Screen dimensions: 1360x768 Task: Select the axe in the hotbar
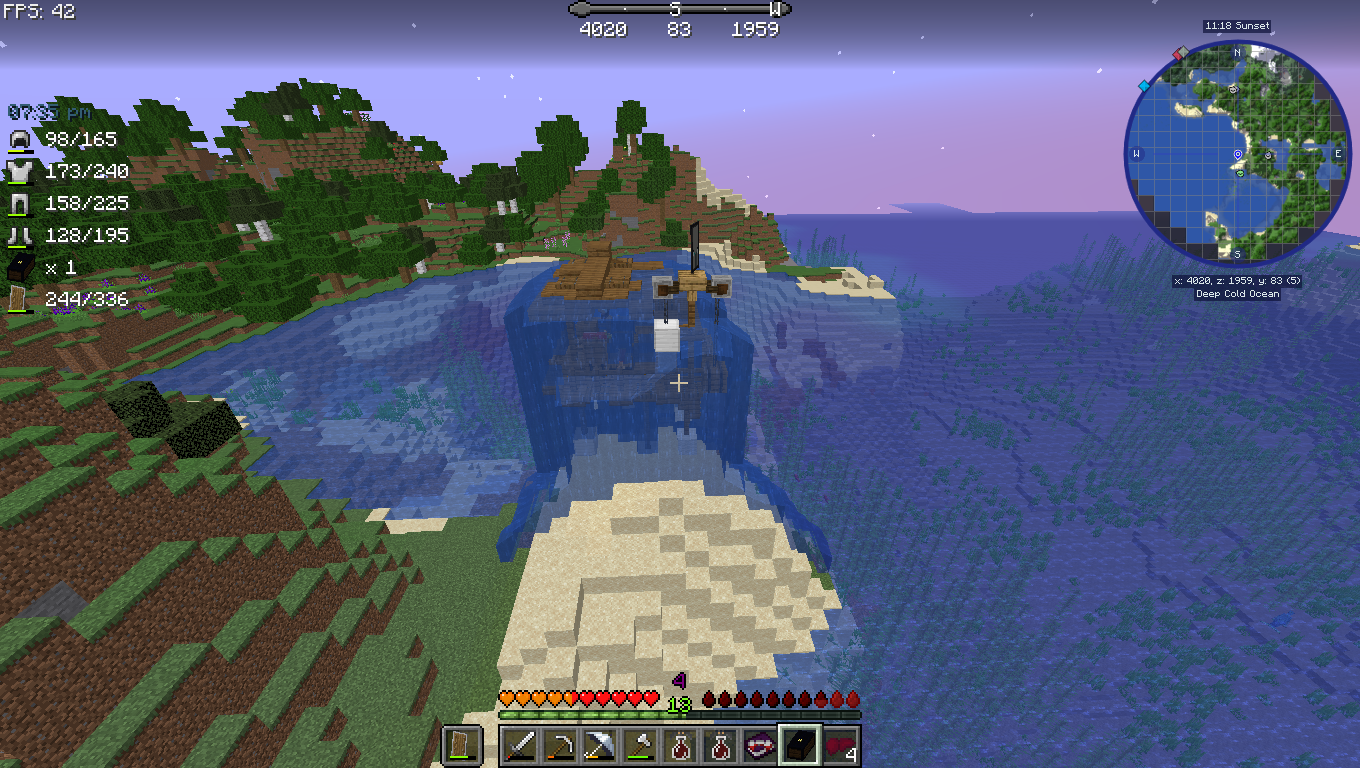tap(639, 747)
